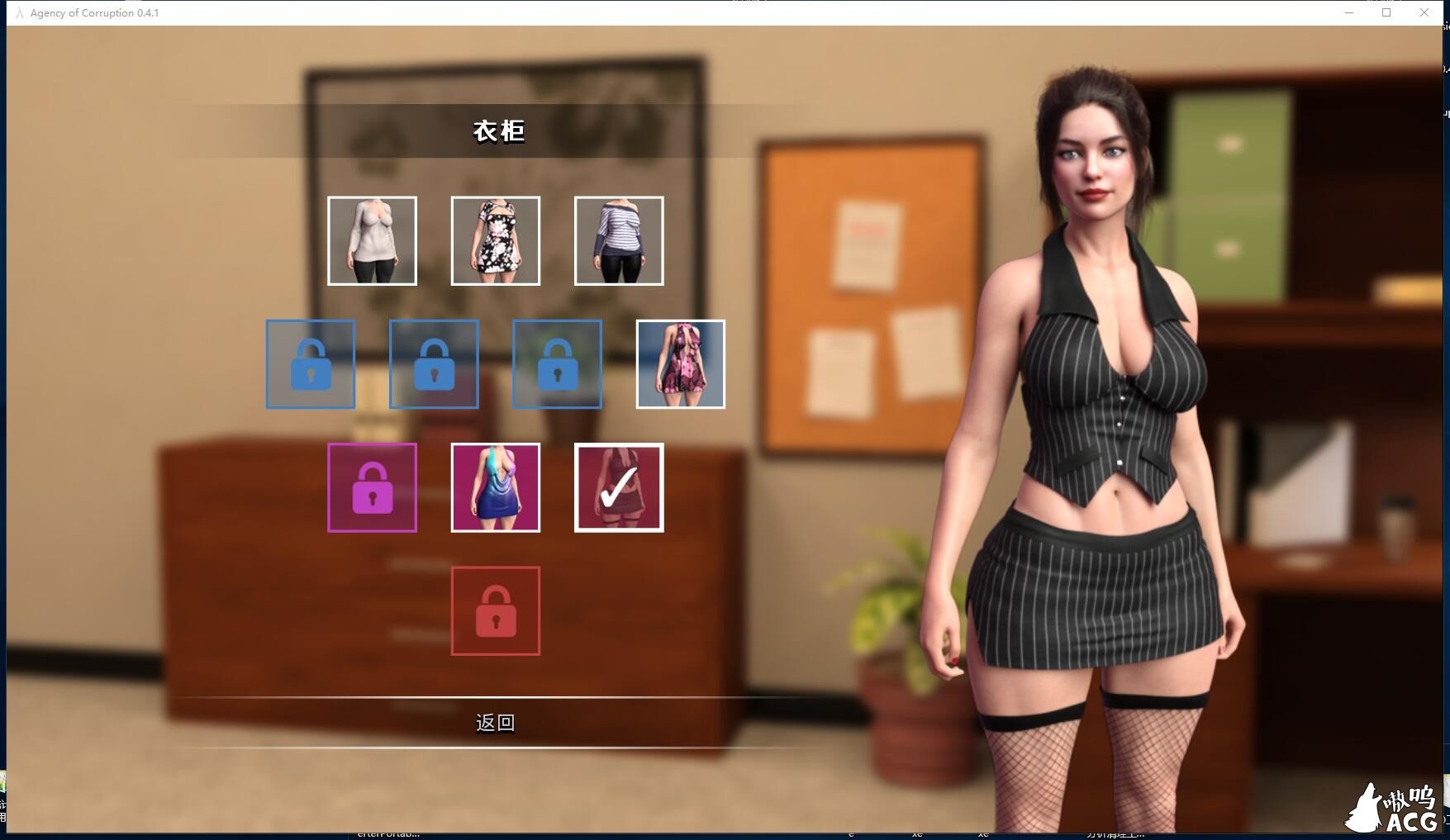Pick the striped off-shoulder top outfit
Viewport: 1450px width, 840px height.
coord(619,240)
